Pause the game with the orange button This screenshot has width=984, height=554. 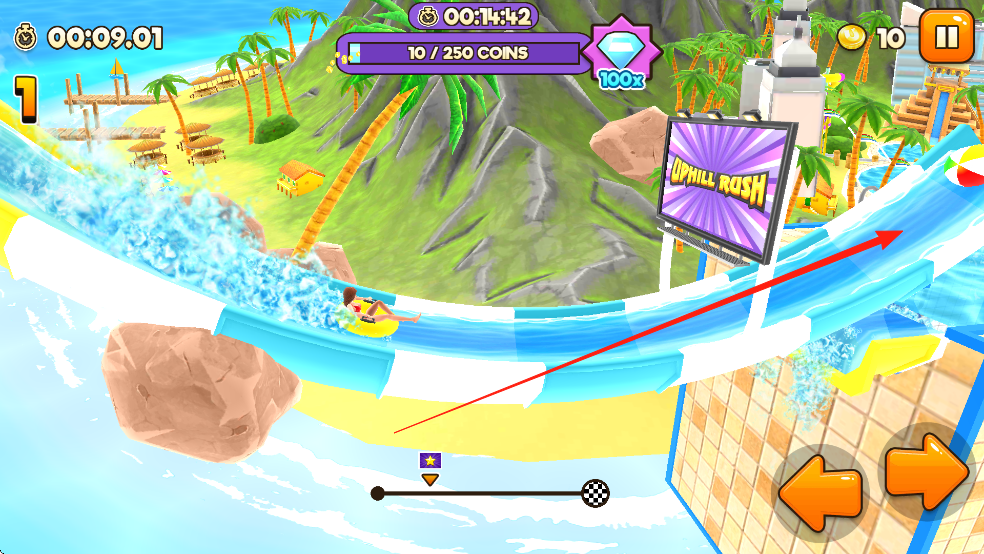pyautogui.click(x=945, y=37)
